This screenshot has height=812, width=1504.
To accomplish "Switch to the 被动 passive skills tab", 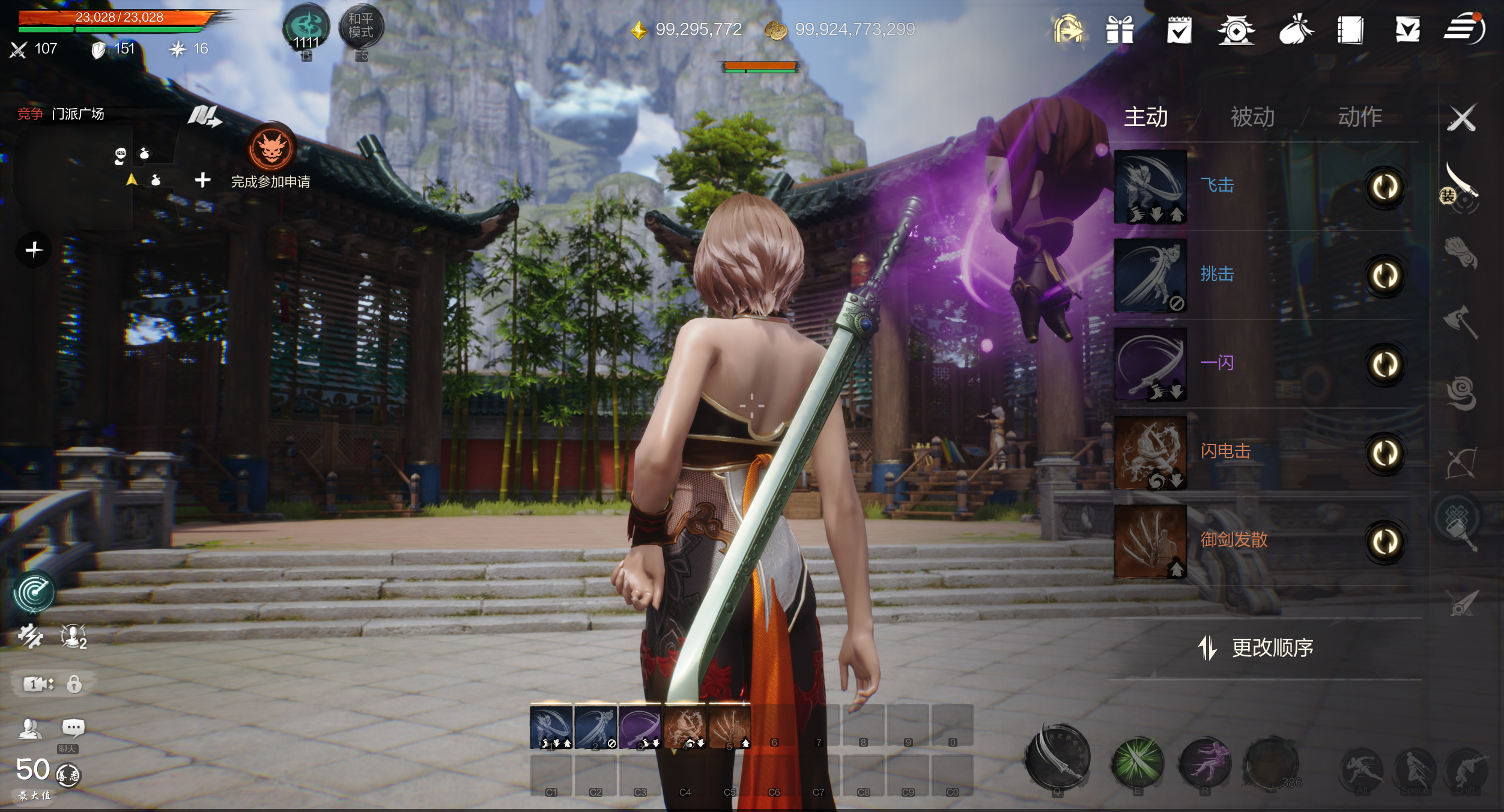I will tap(1252, 117).
